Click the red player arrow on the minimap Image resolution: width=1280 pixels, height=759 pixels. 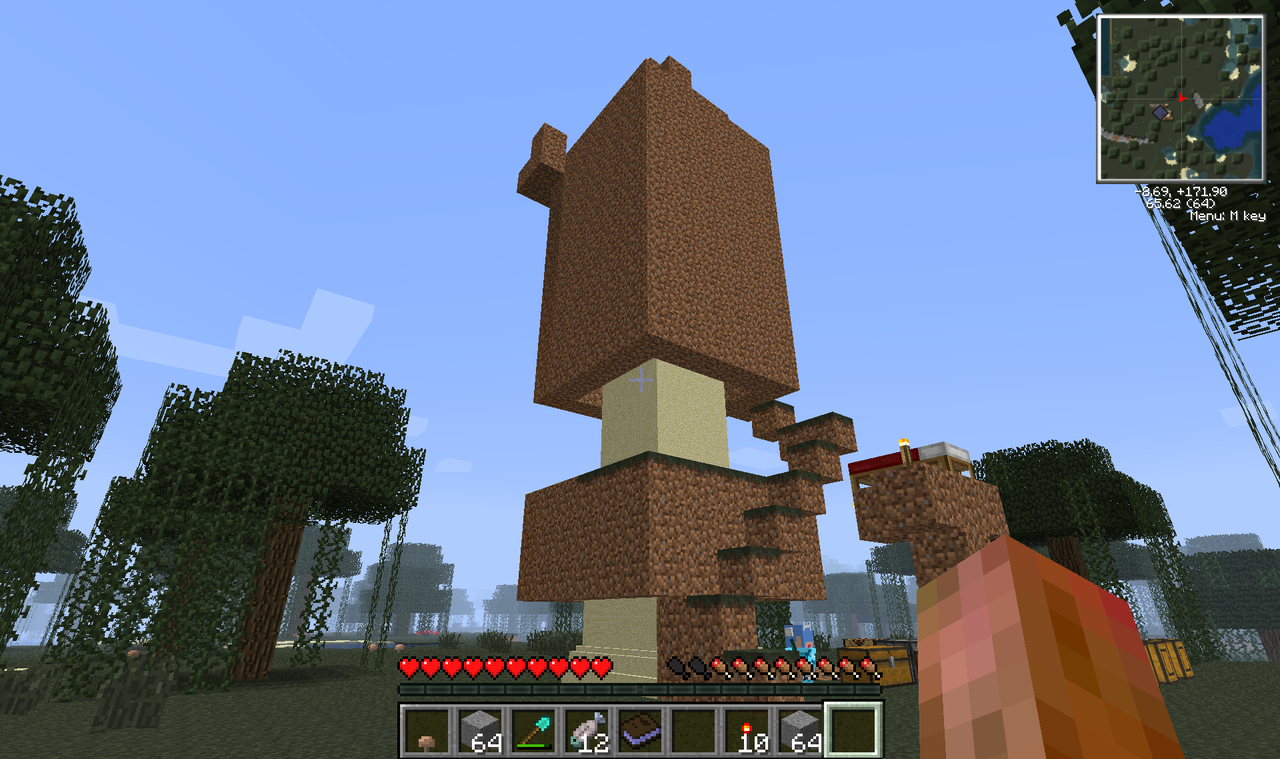pyautogui.click(x=1182, y=99)
